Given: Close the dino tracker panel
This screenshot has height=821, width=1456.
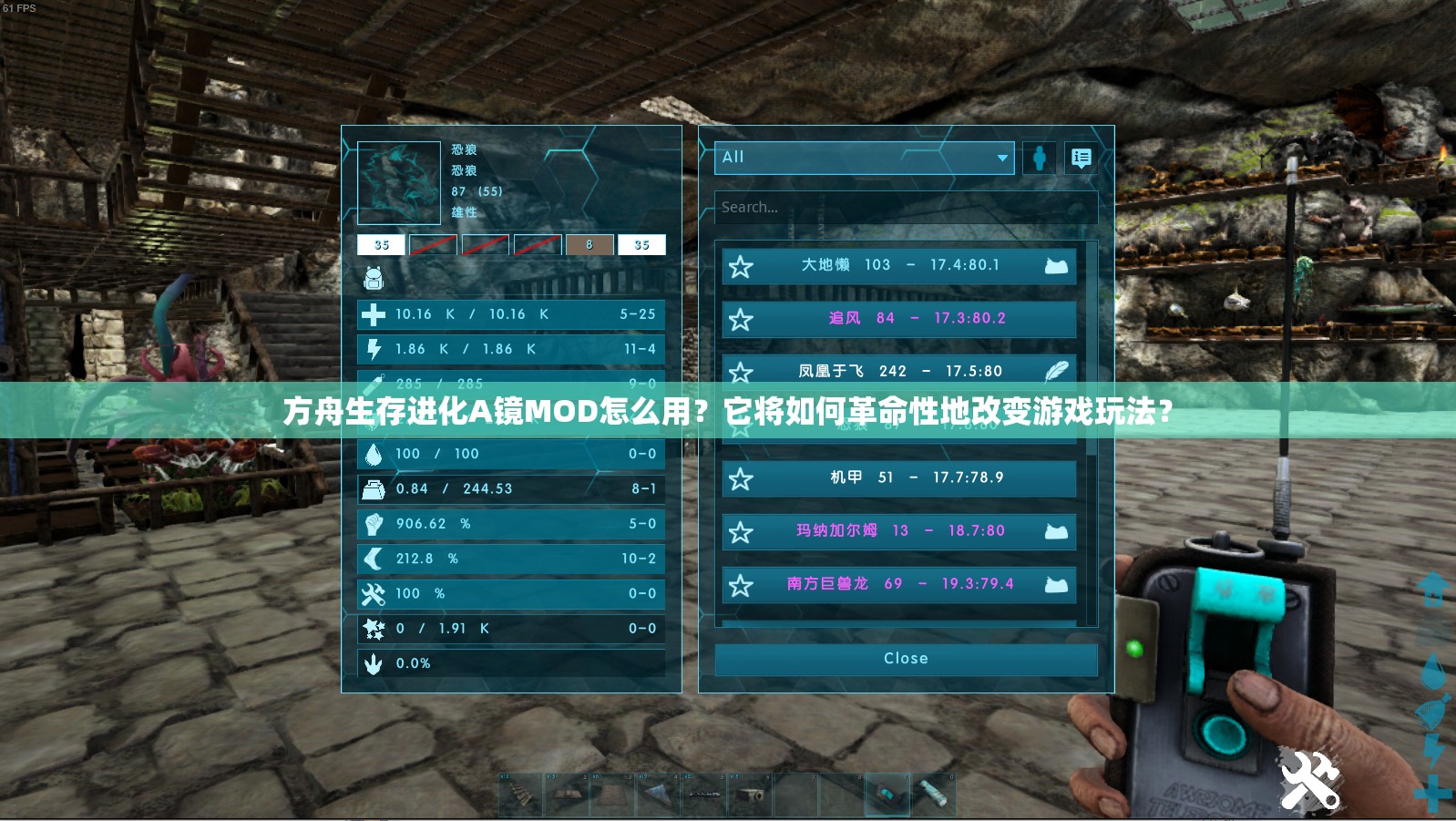Looking at the screenshot, I should pos(906,659).
